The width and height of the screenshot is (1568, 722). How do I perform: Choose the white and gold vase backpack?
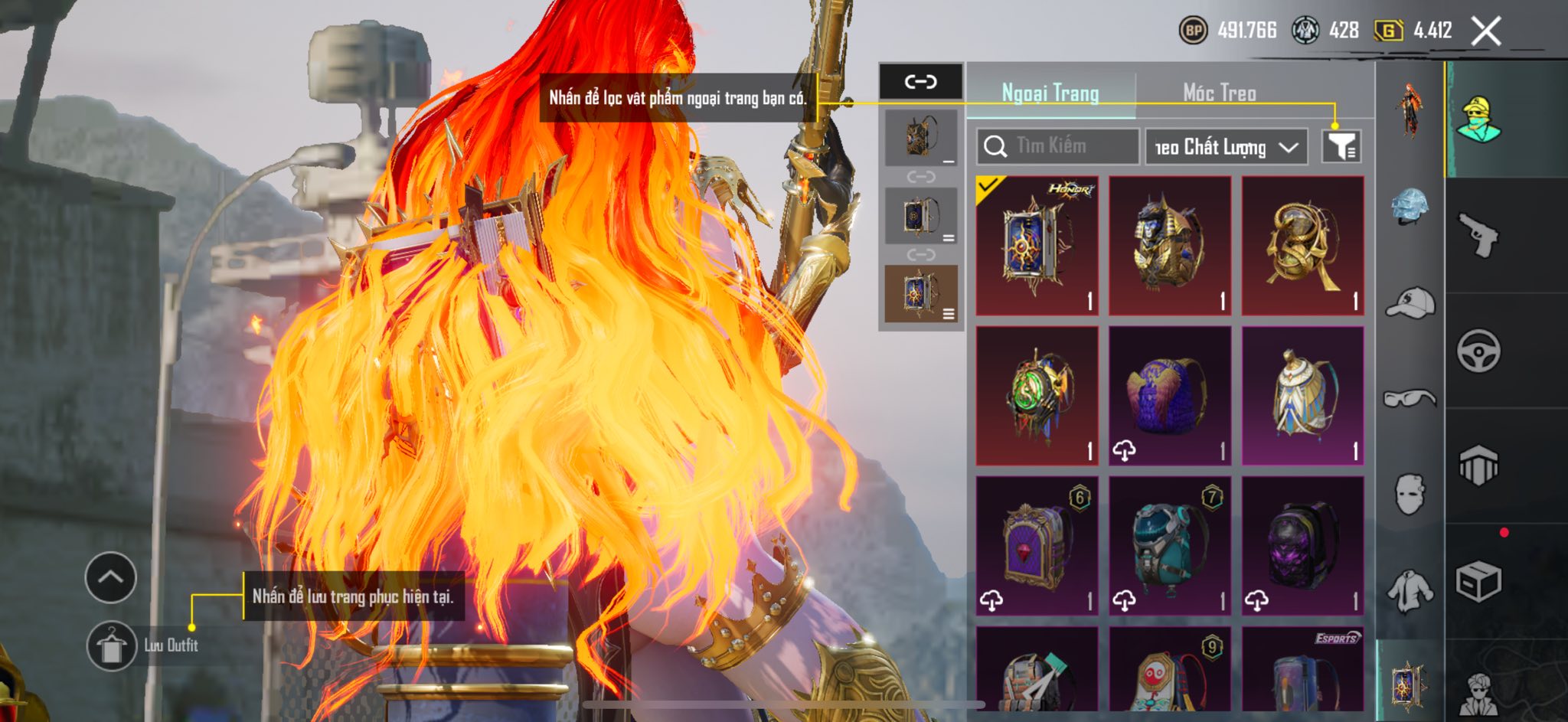tap(1302, 396)
